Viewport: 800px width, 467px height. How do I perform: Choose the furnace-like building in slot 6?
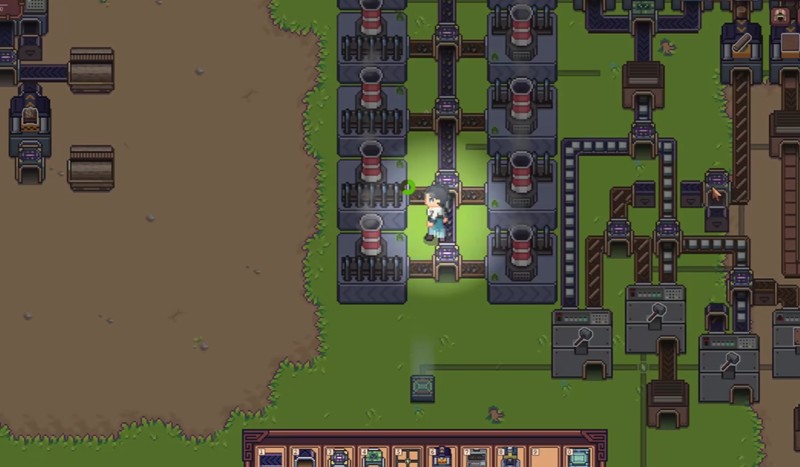tap(442, 457)
